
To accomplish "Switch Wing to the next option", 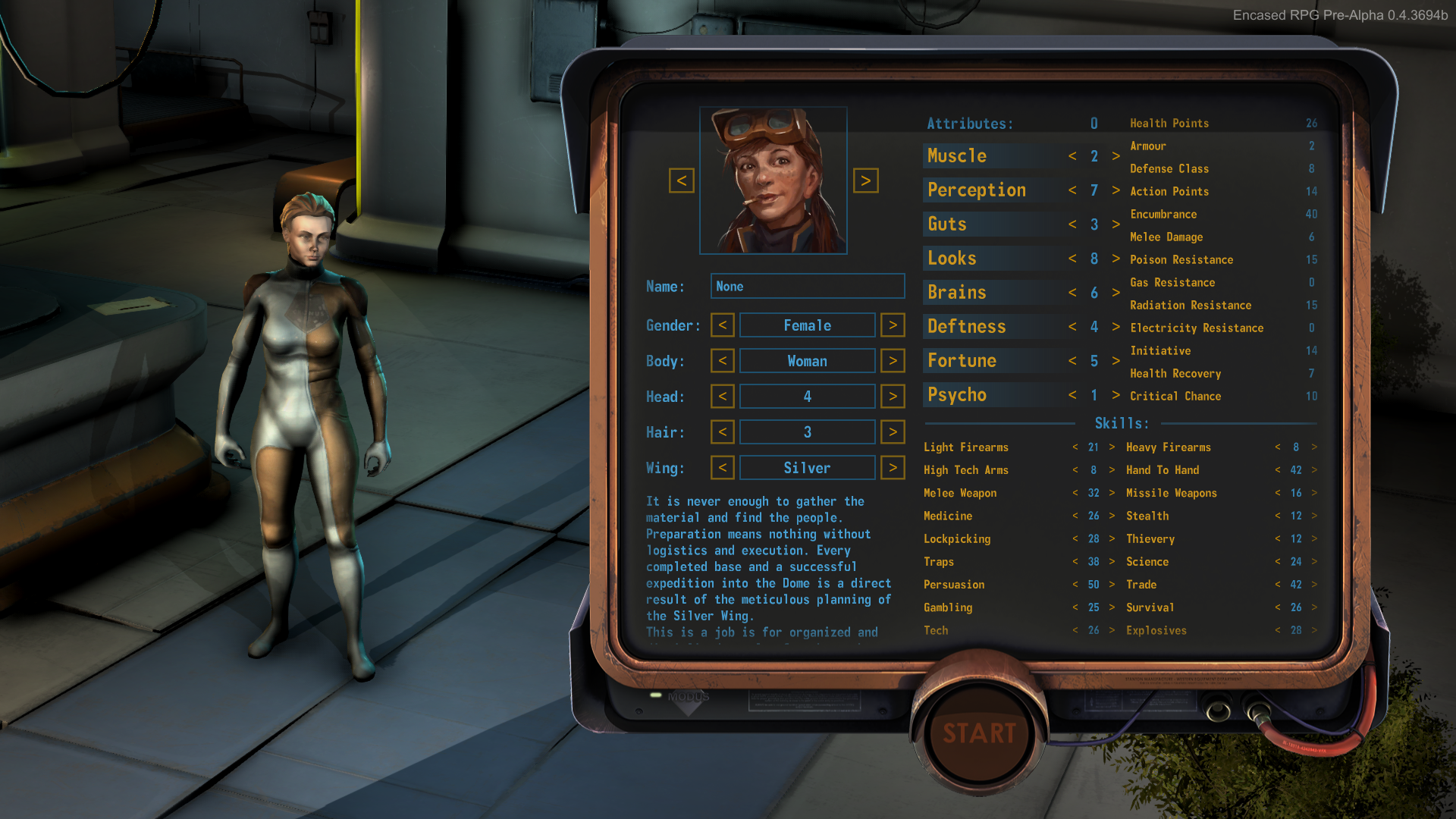I will [x=893, y=468].
